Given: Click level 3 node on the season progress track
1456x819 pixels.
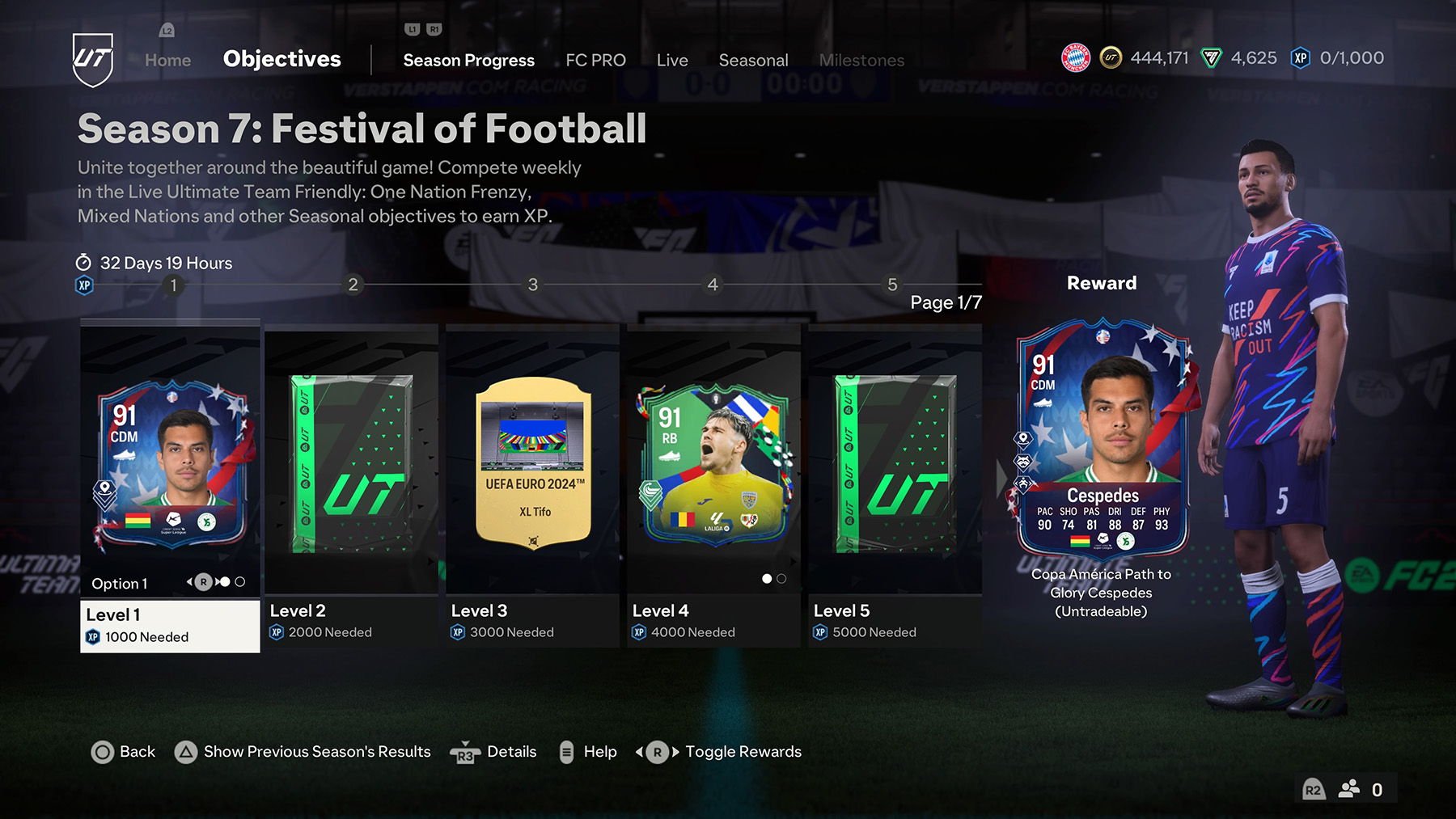Looking at the screenshot, I should point(533,285).
